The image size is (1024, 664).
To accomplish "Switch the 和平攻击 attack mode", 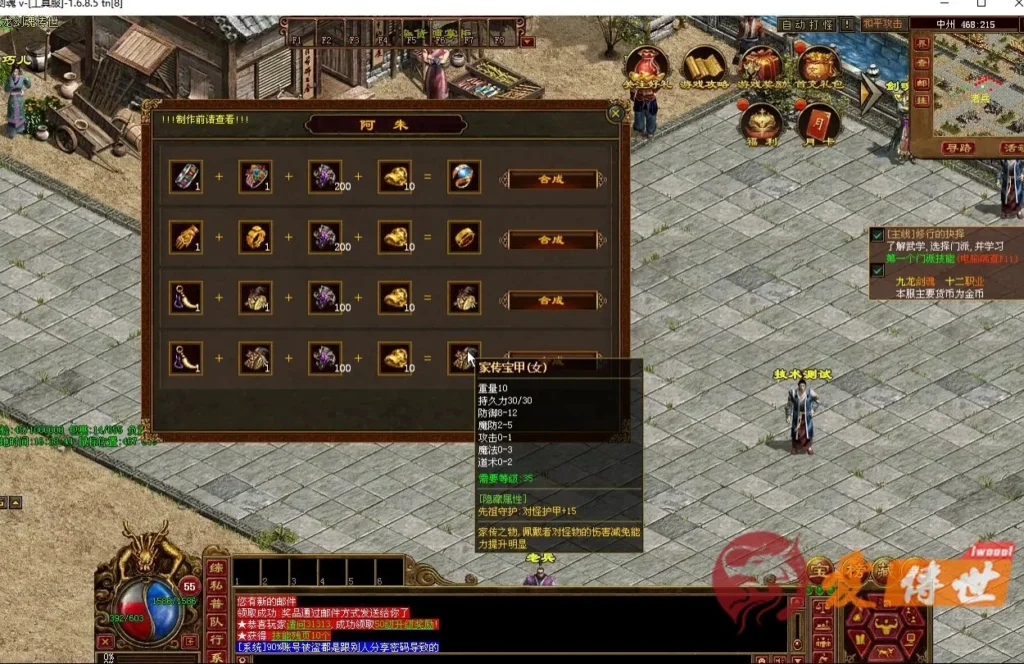I will point(884,24).
